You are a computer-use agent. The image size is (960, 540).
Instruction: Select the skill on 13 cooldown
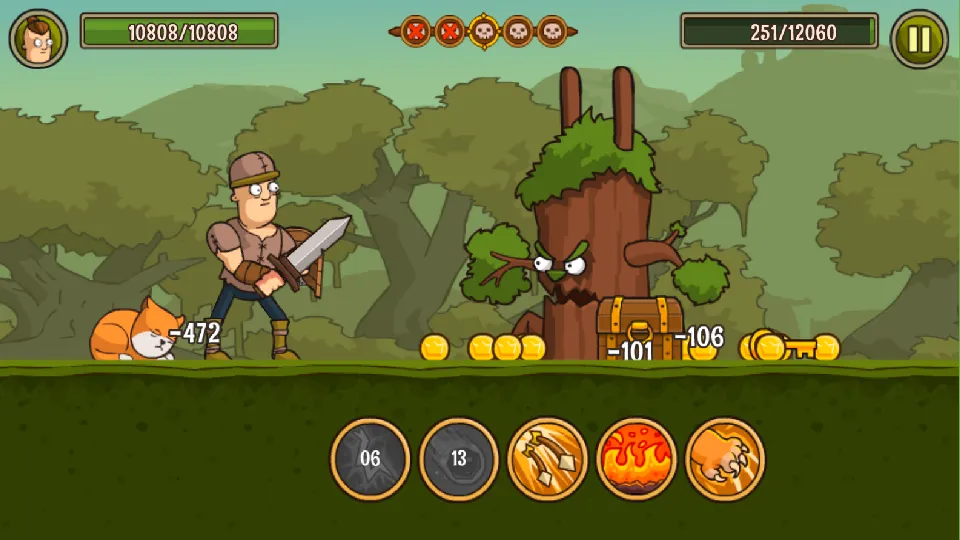coord(459,459)
